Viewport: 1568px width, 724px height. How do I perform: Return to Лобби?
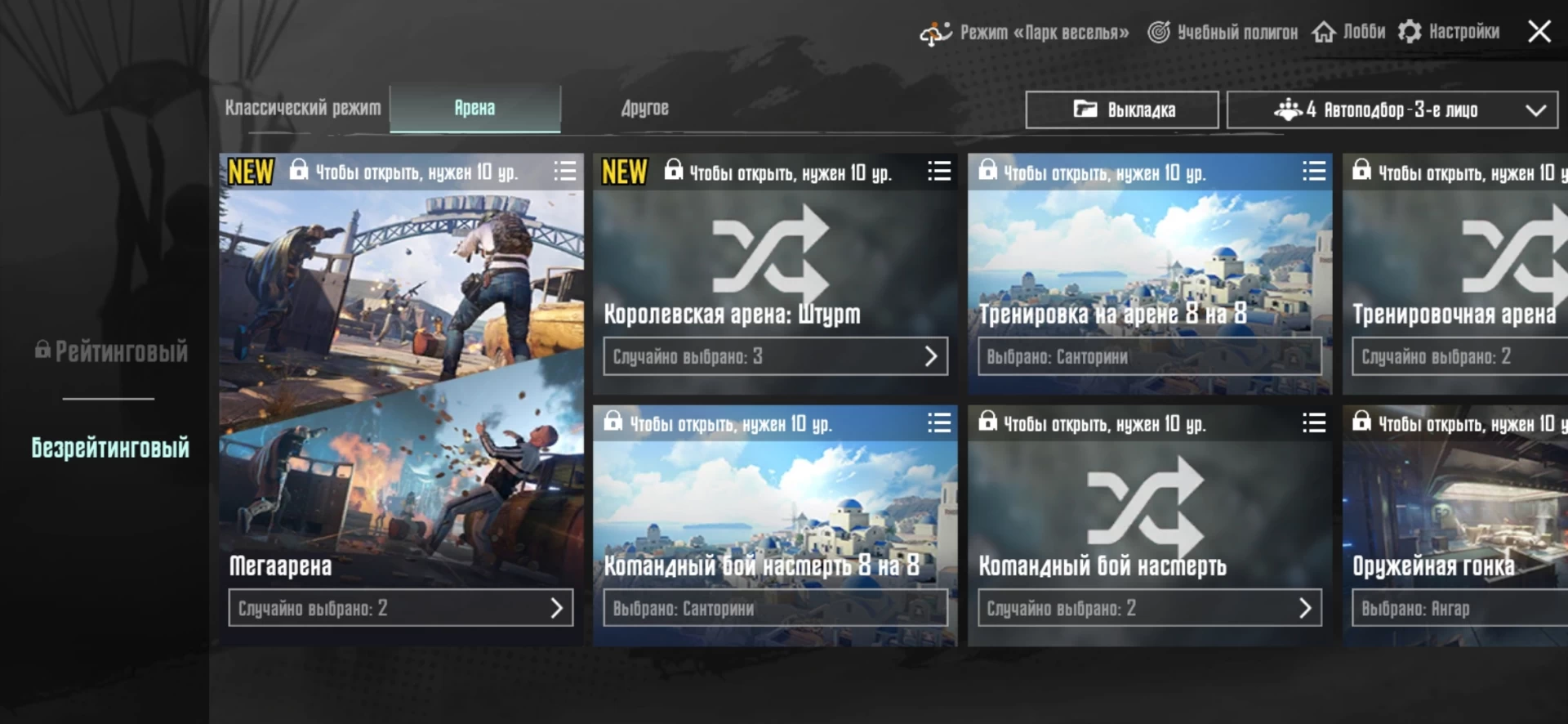coord(1349,32)
